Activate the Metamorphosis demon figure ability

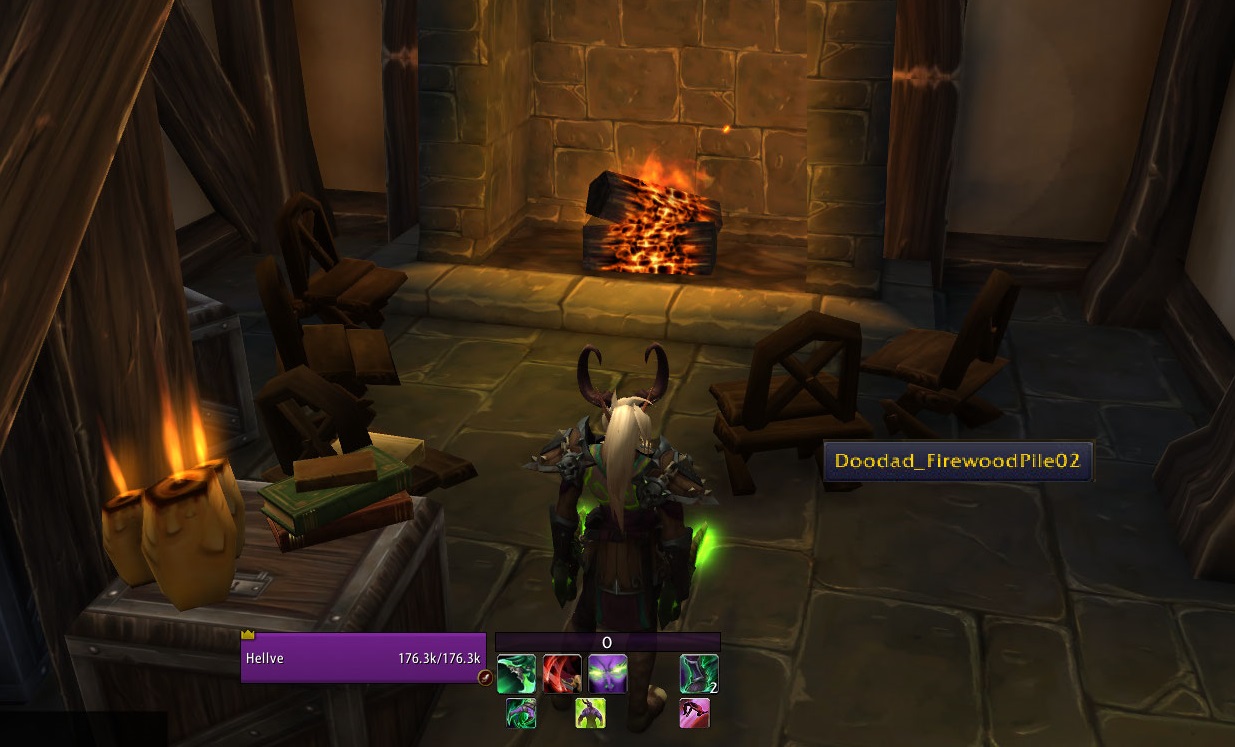590,713
